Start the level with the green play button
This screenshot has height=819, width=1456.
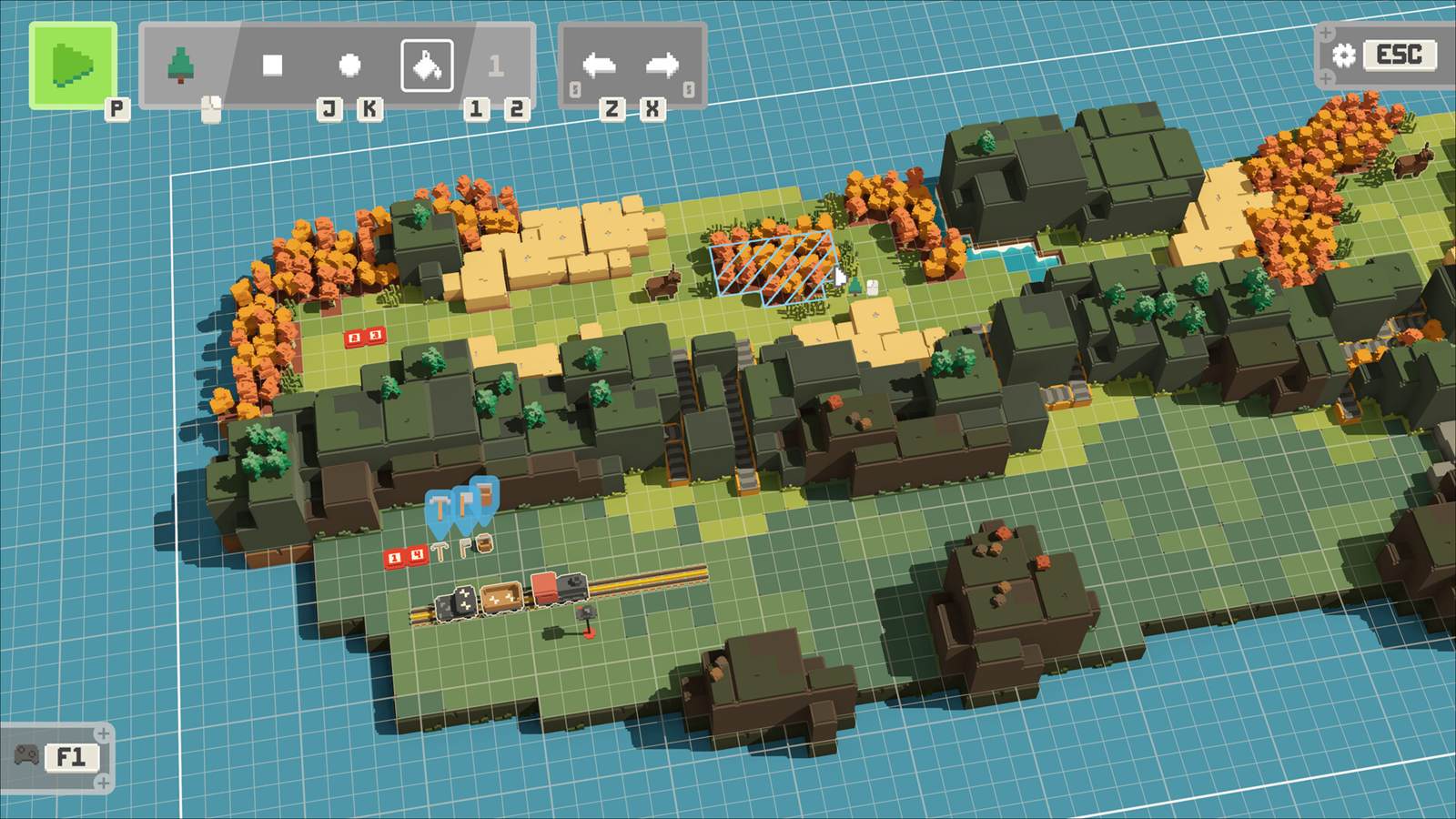[x=73, y=66]
